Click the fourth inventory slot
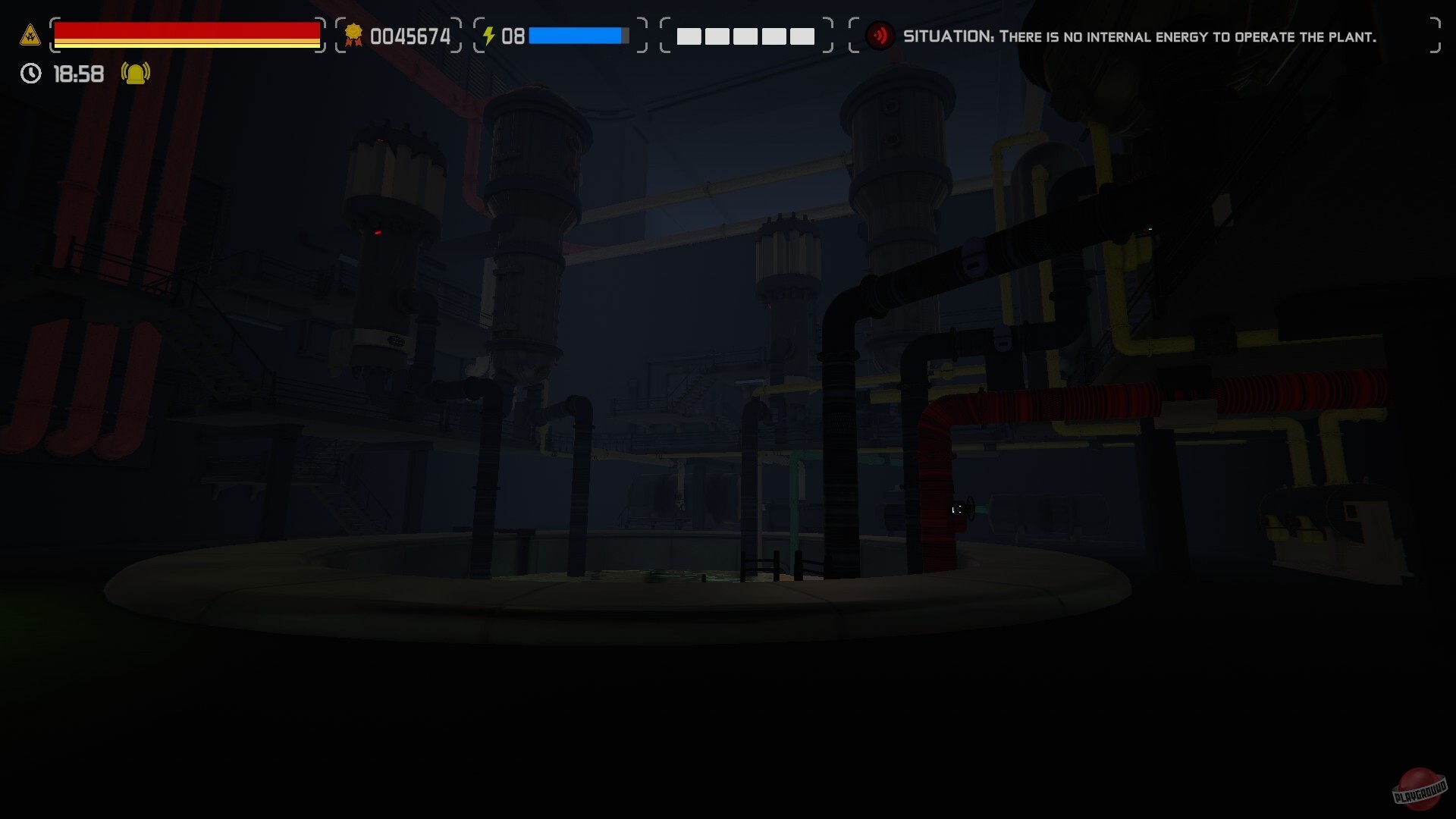The width and height of the screenshot is (1456, 819). tap(773, 36)
